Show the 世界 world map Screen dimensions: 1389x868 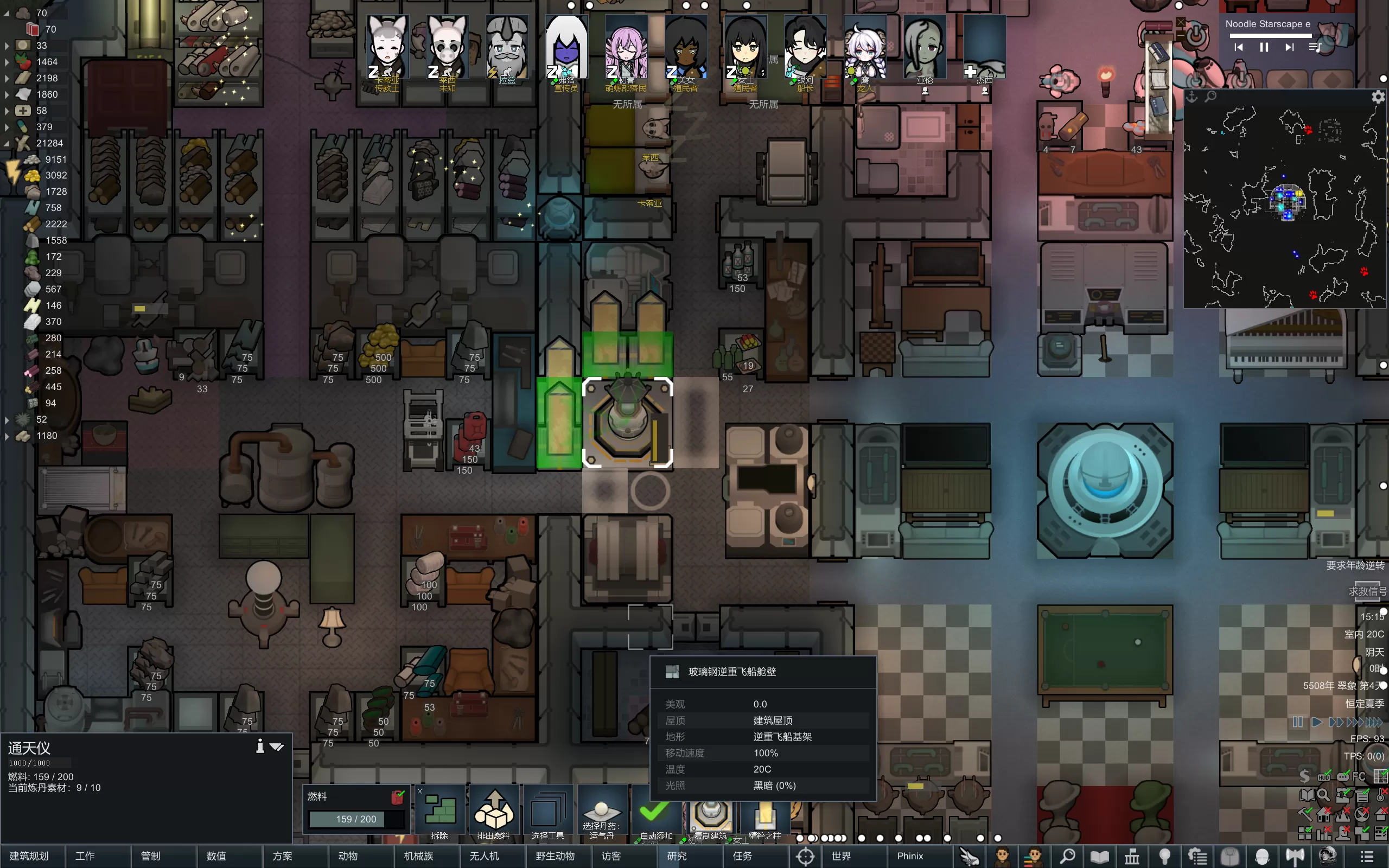click(x=841, y=856)
